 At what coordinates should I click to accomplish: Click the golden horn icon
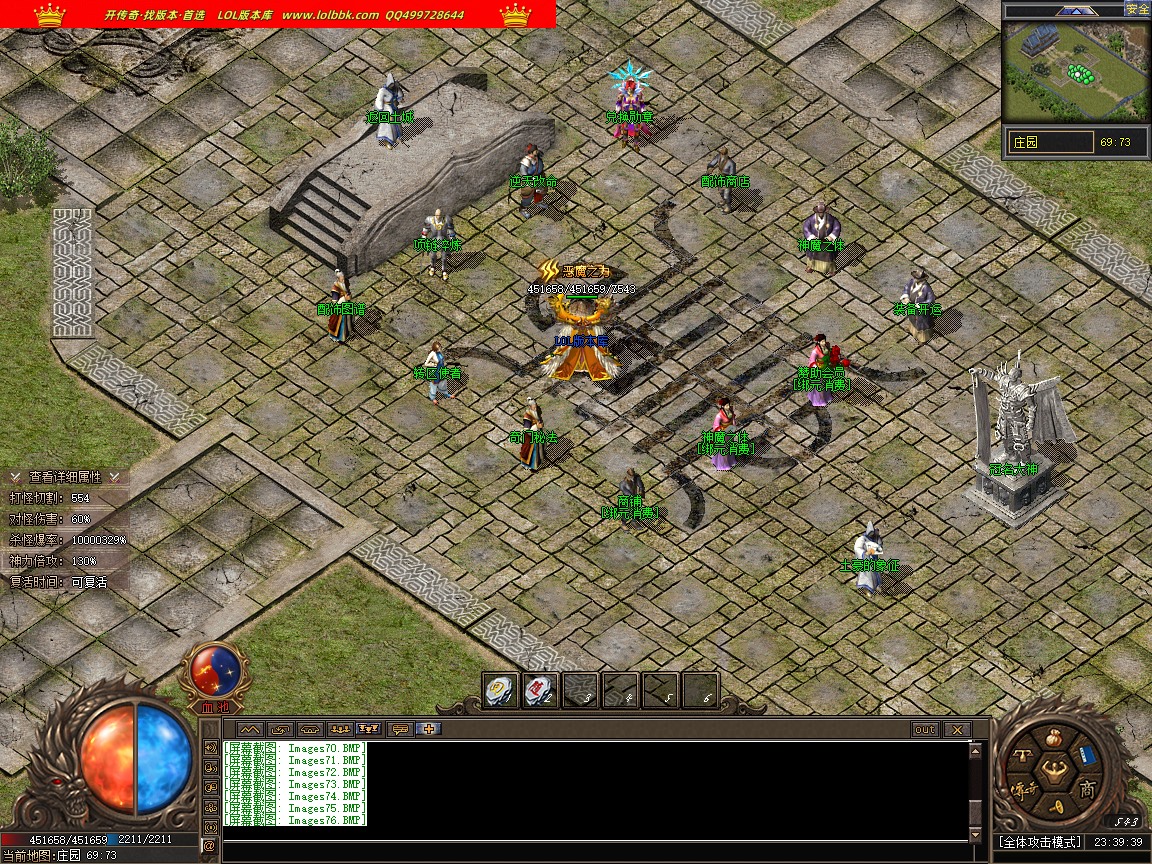[1053, 806]
